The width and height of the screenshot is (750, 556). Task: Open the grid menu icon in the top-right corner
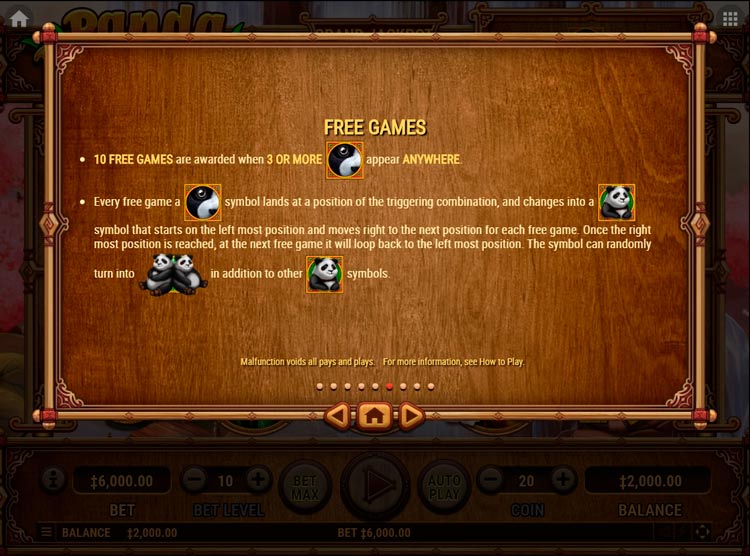729,18
